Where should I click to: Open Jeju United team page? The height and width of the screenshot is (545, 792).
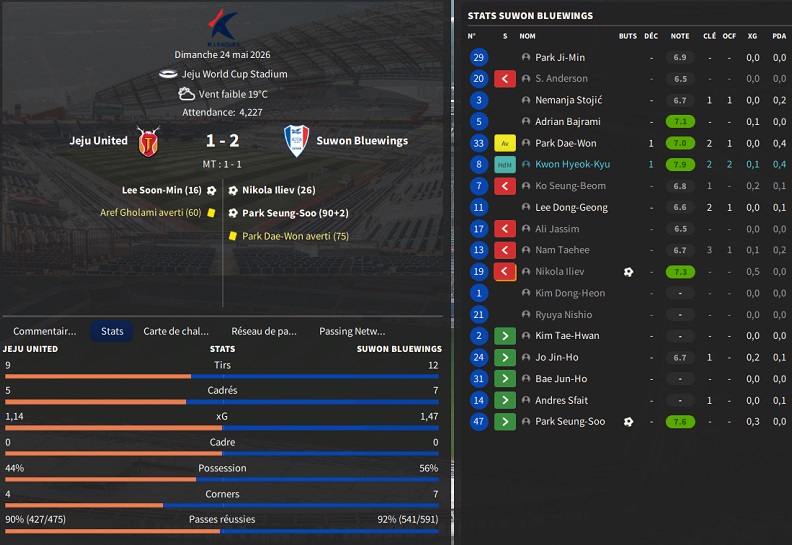pos(99,141)
